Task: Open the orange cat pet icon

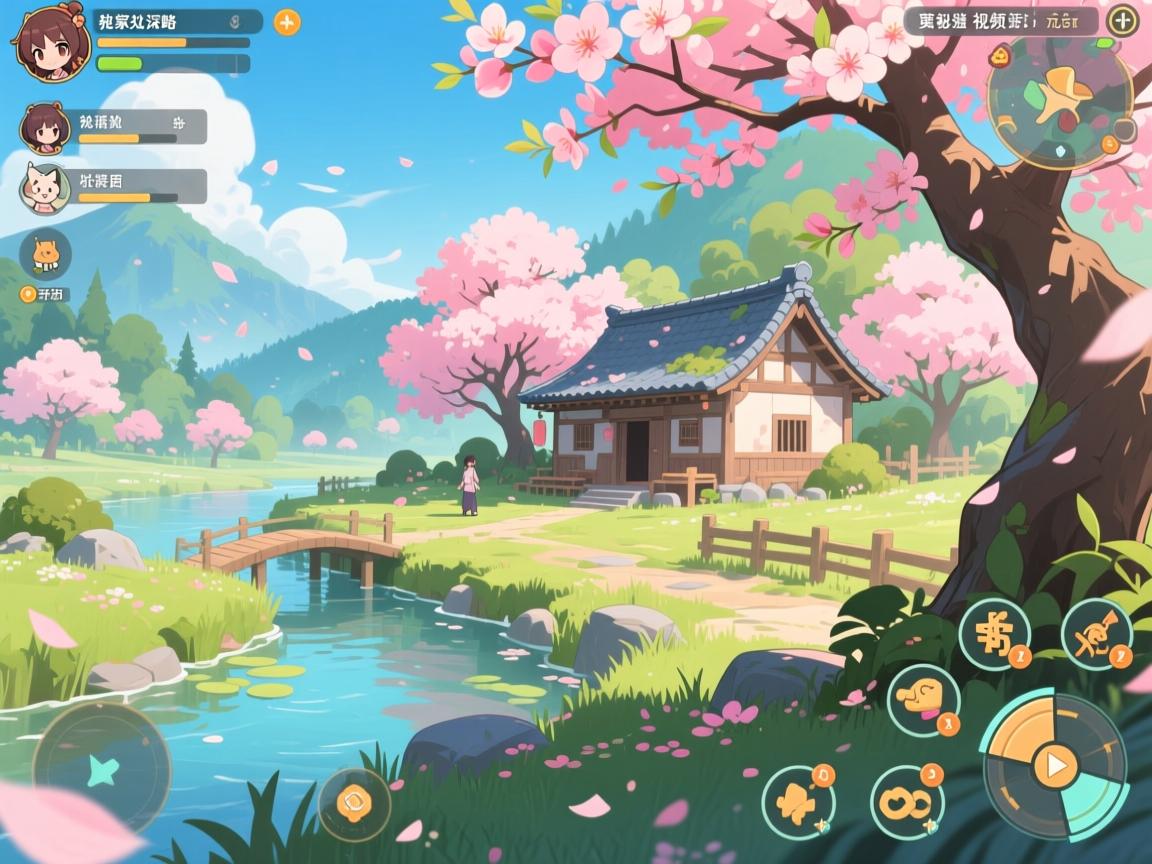Action: pos(45,253)
